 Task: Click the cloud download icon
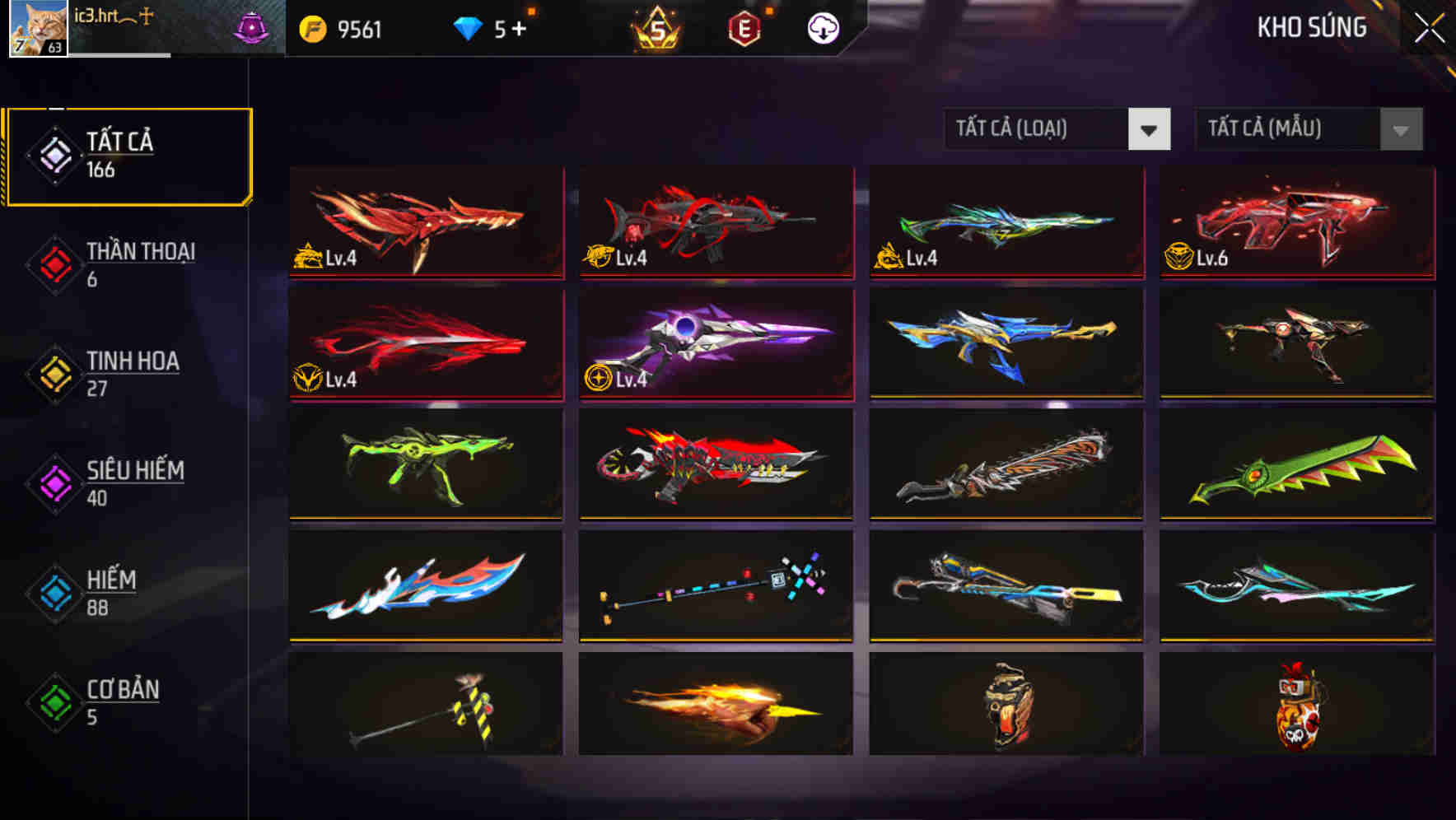821,27
